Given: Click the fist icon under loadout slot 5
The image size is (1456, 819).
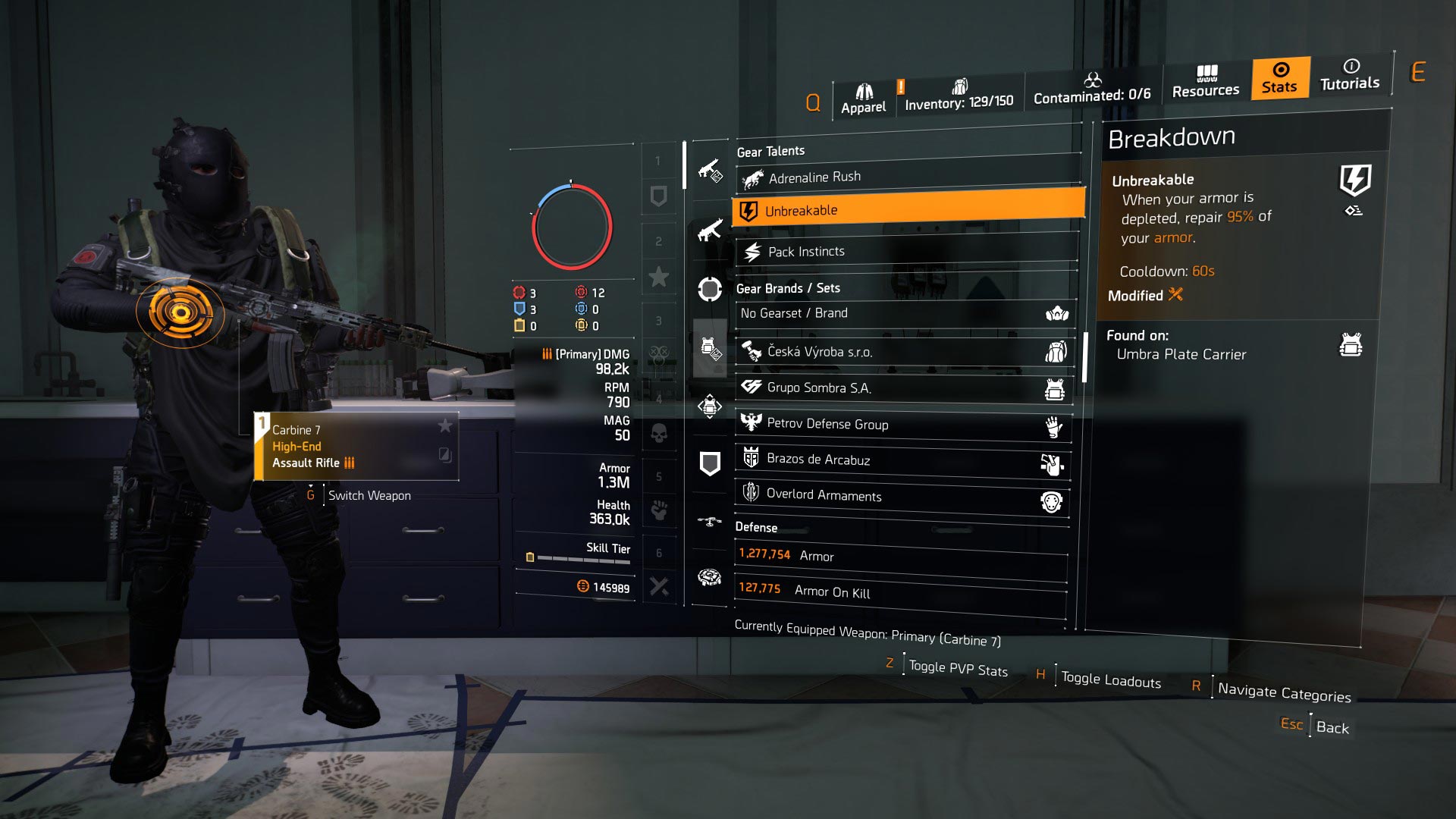Looking at the screenshot, I should [658, 512].
